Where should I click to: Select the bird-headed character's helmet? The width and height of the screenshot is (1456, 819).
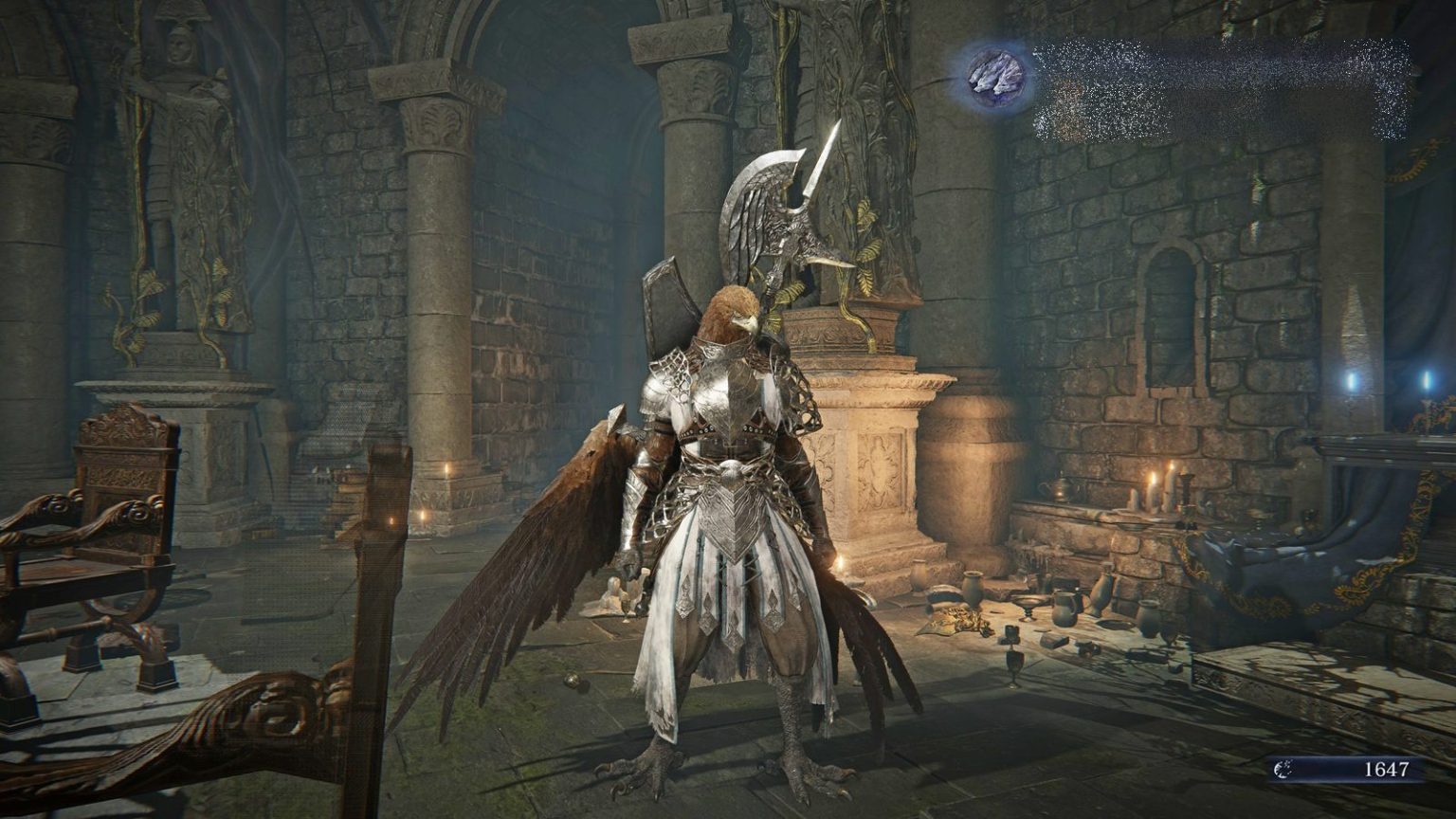point(730,313)
